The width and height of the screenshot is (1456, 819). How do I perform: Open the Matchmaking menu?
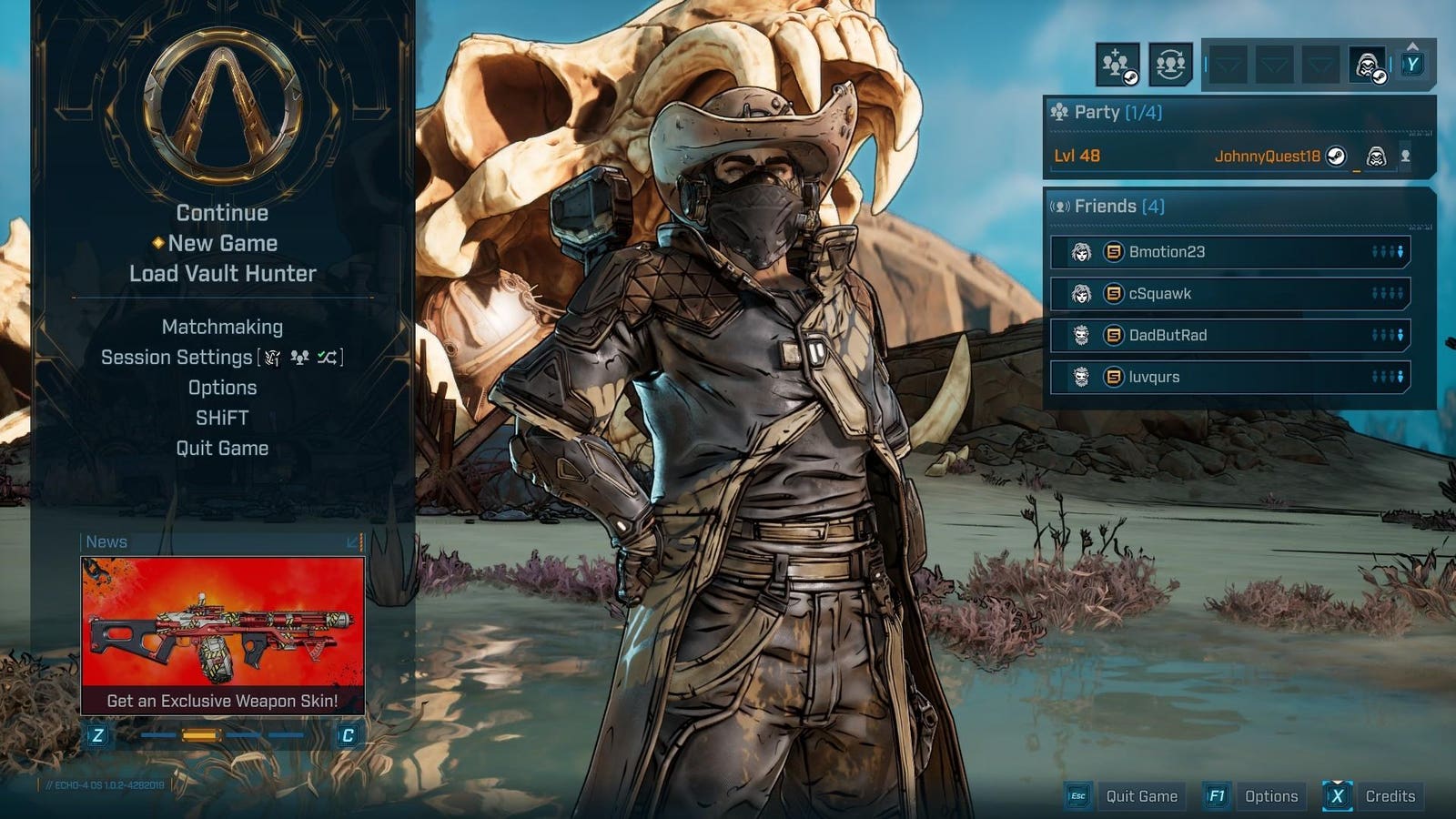click(x=222, y=327)
